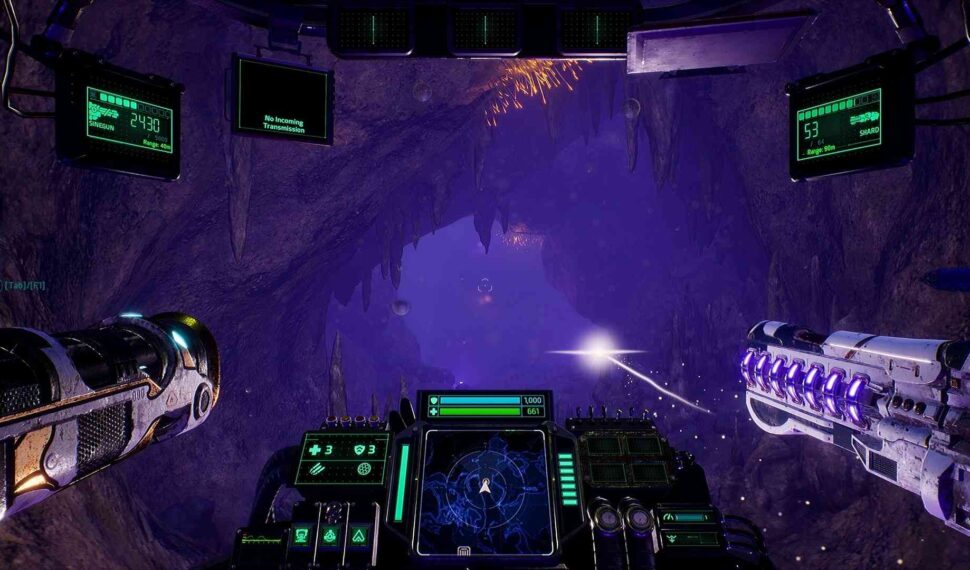Viewport: 970px width, 570px height.
Task: Open the No Incoming Transmission screen
Action: 283,100
